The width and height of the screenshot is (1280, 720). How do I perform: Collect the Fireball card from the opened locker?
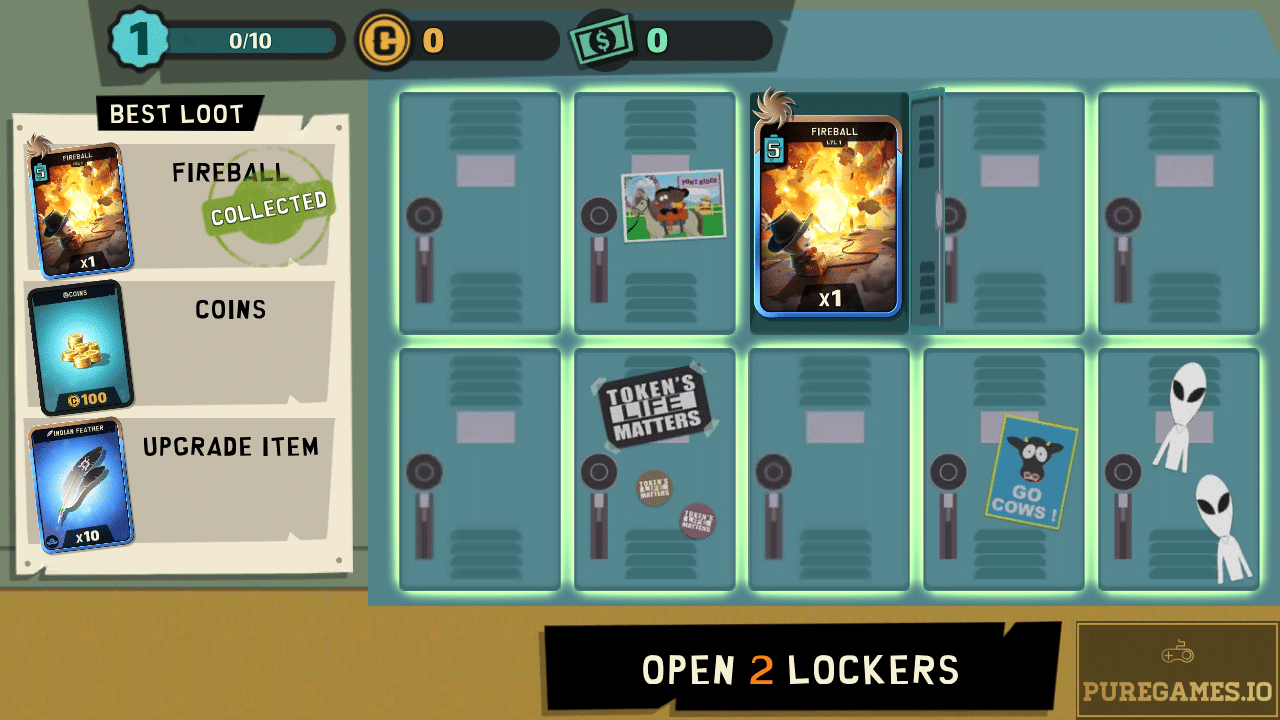[x=831, y=220]
